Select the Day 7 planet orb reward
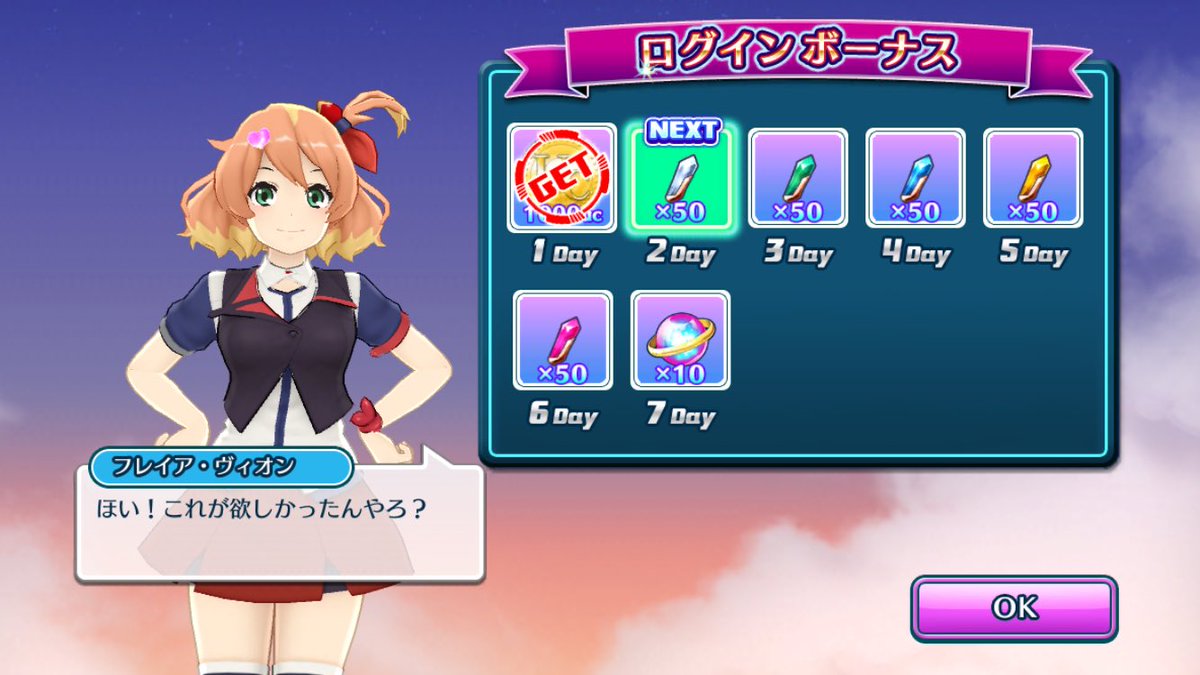The width and height of the screenshot is (1200, 675). 680,340
